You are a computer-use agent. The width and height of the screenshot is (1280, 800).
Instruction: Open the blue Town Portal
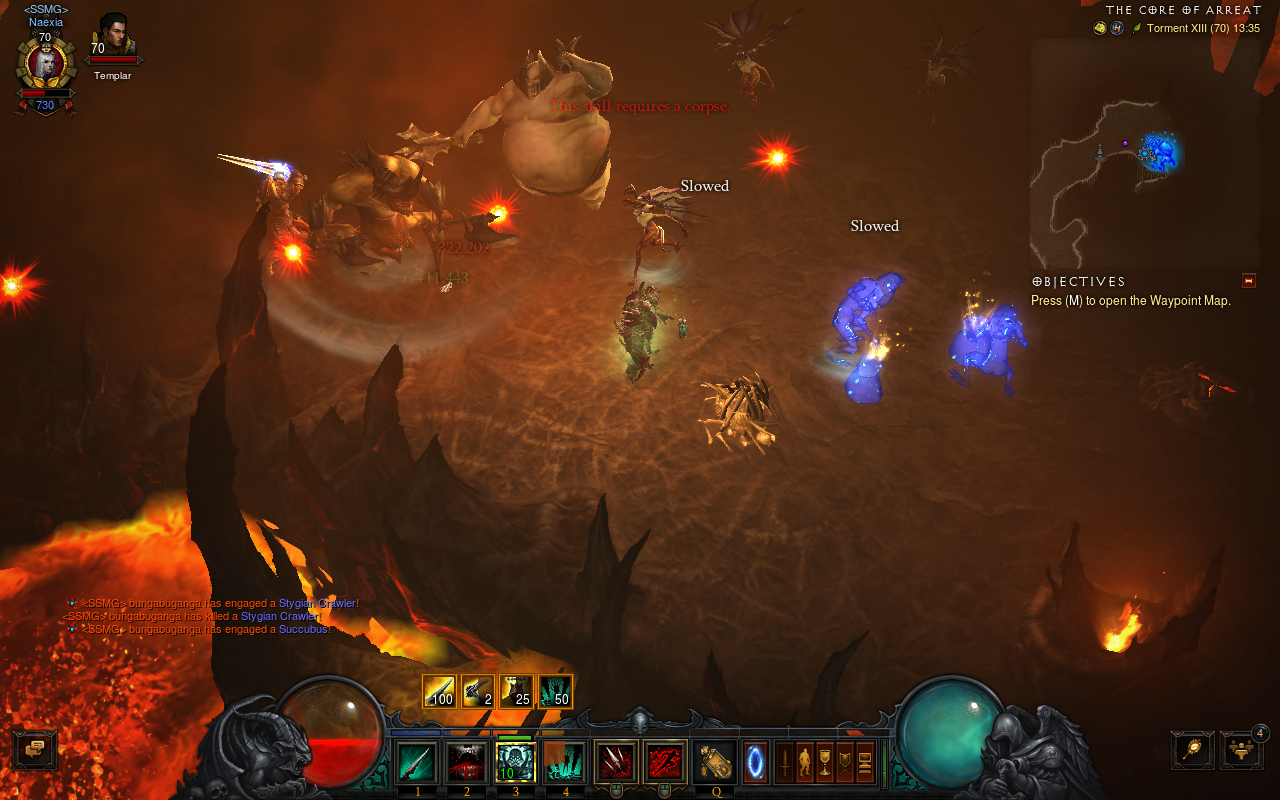coord(757,762)
